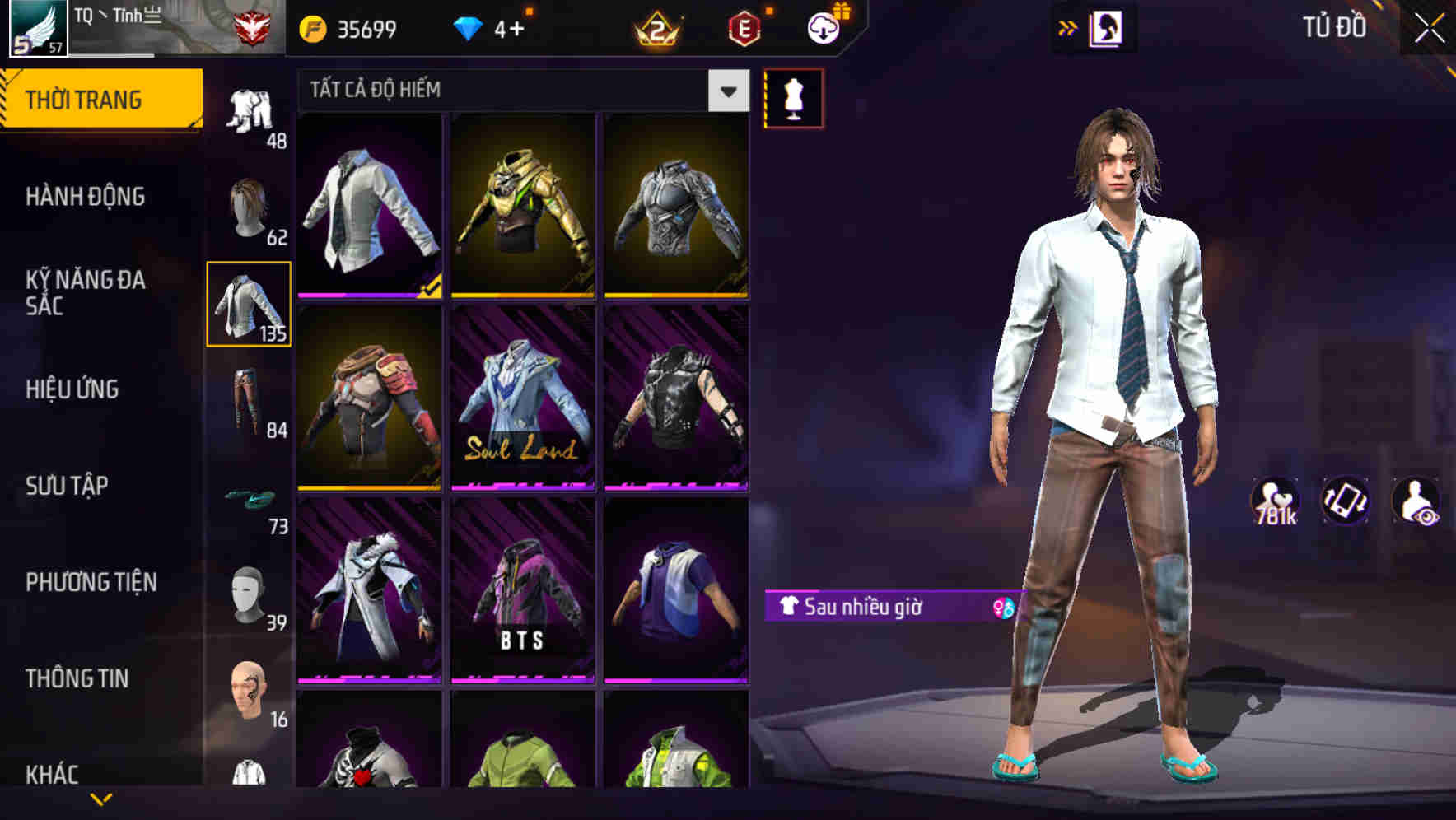
Task: Click the red E evo badge icon
Action: pos(744,27)
